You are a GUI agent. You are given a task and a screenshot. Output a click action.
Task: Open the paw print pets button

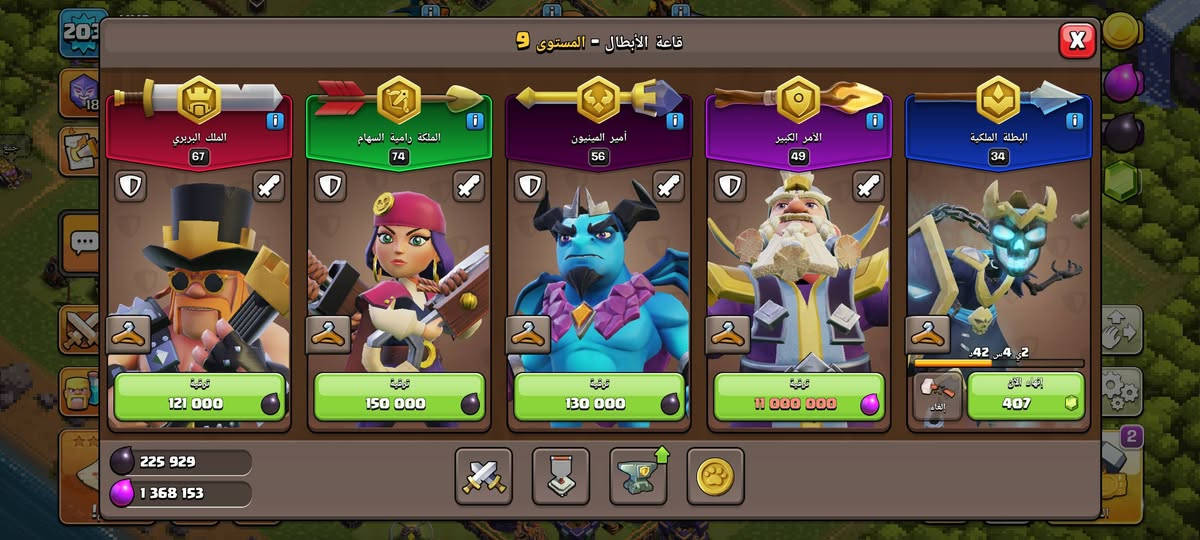click(x=715, y=477)
